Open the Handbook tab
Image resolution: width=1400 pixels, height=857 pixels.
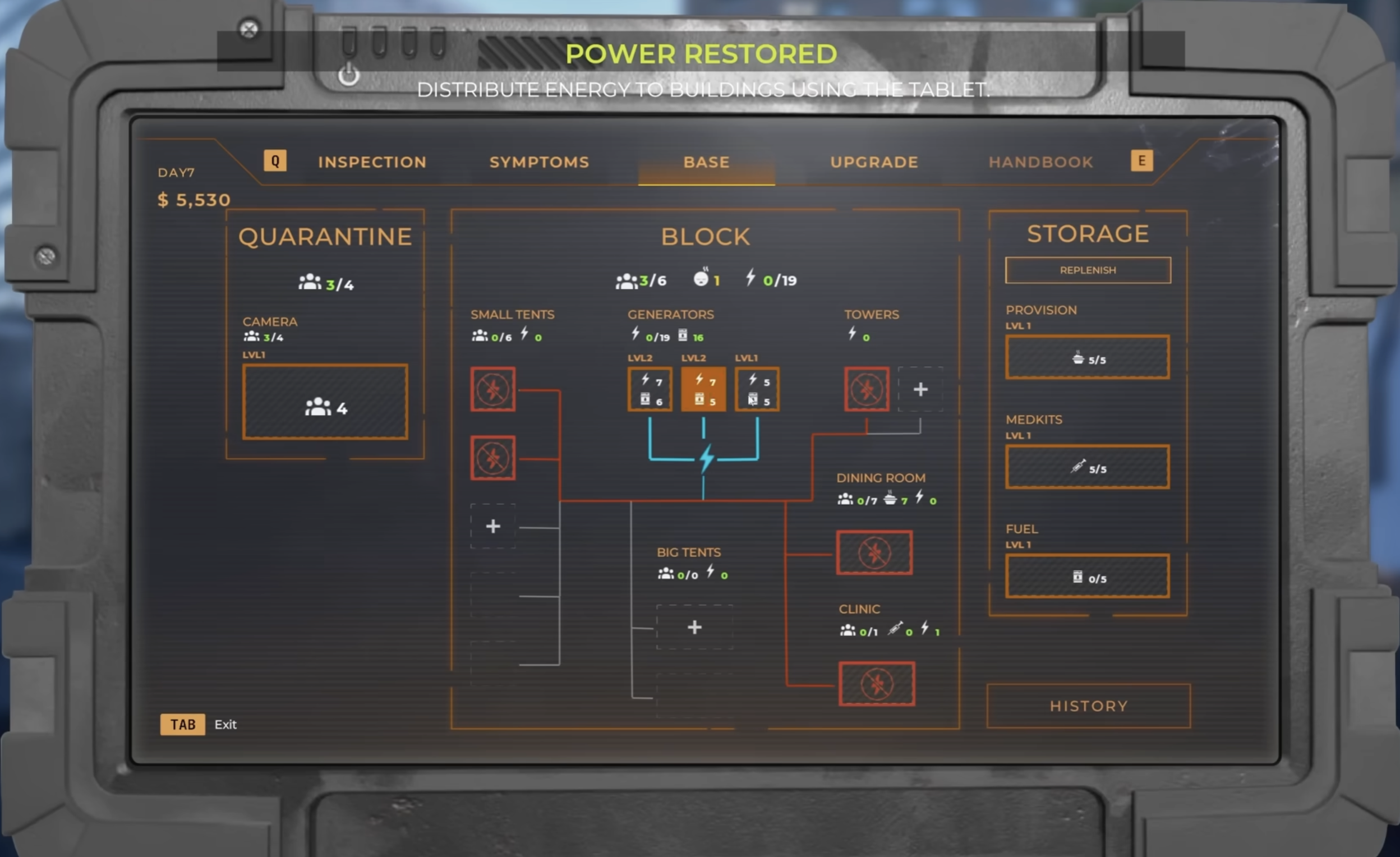point(1040,163)
